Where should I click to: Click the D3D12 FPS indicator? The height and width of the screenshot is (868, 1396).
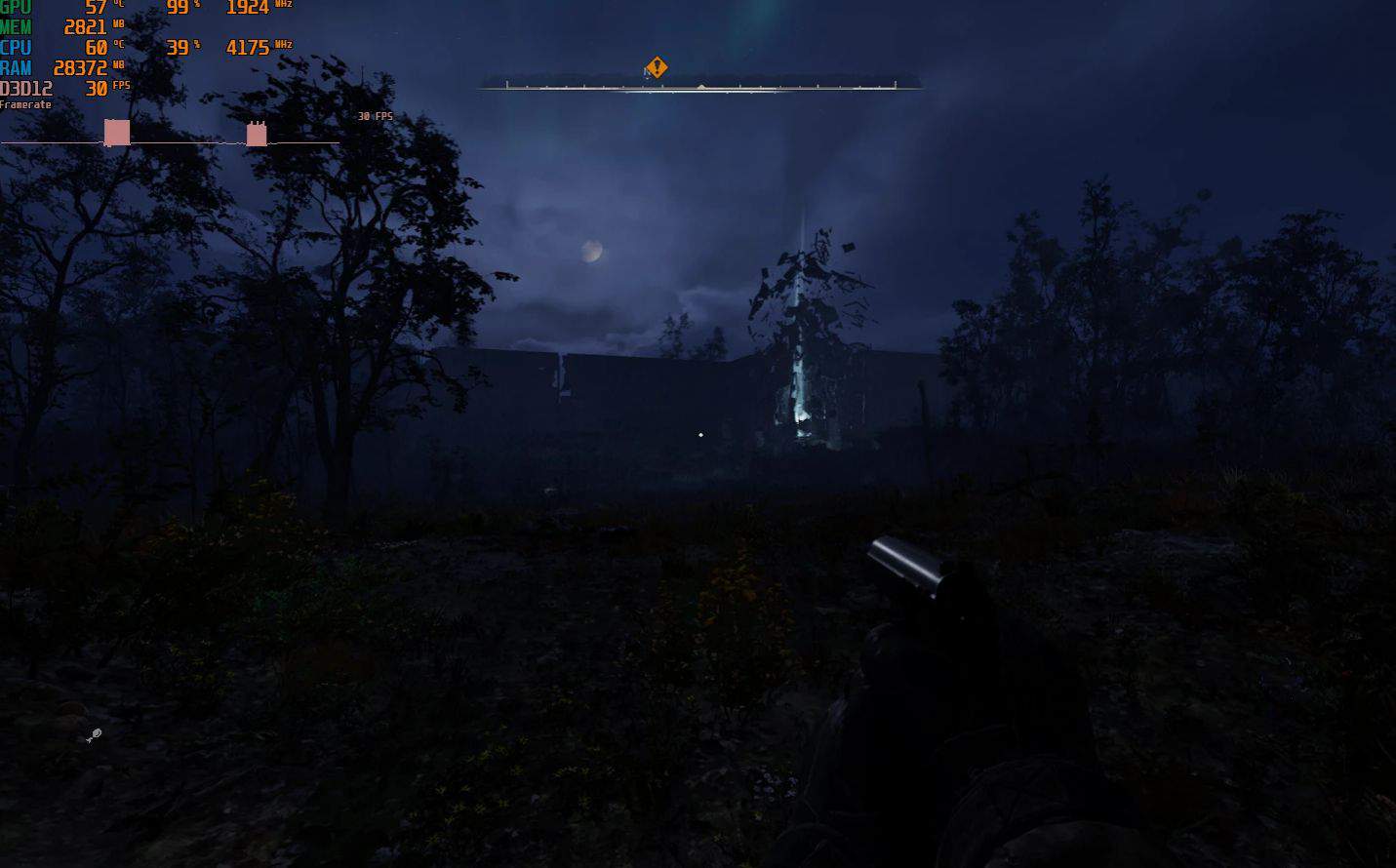coord(96,88)
